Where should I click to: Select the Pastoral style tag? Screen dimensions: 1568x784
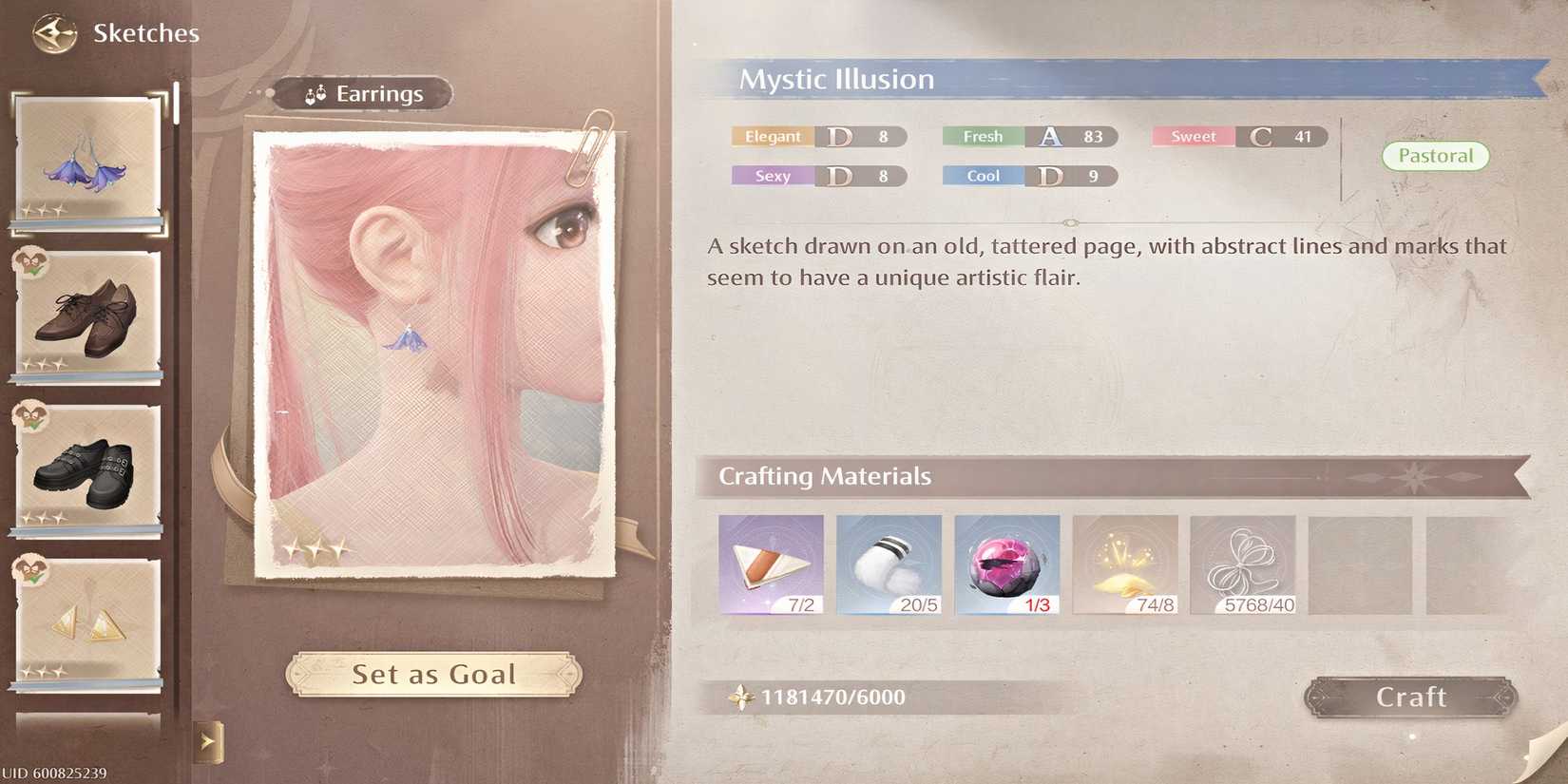(1435, 155)
